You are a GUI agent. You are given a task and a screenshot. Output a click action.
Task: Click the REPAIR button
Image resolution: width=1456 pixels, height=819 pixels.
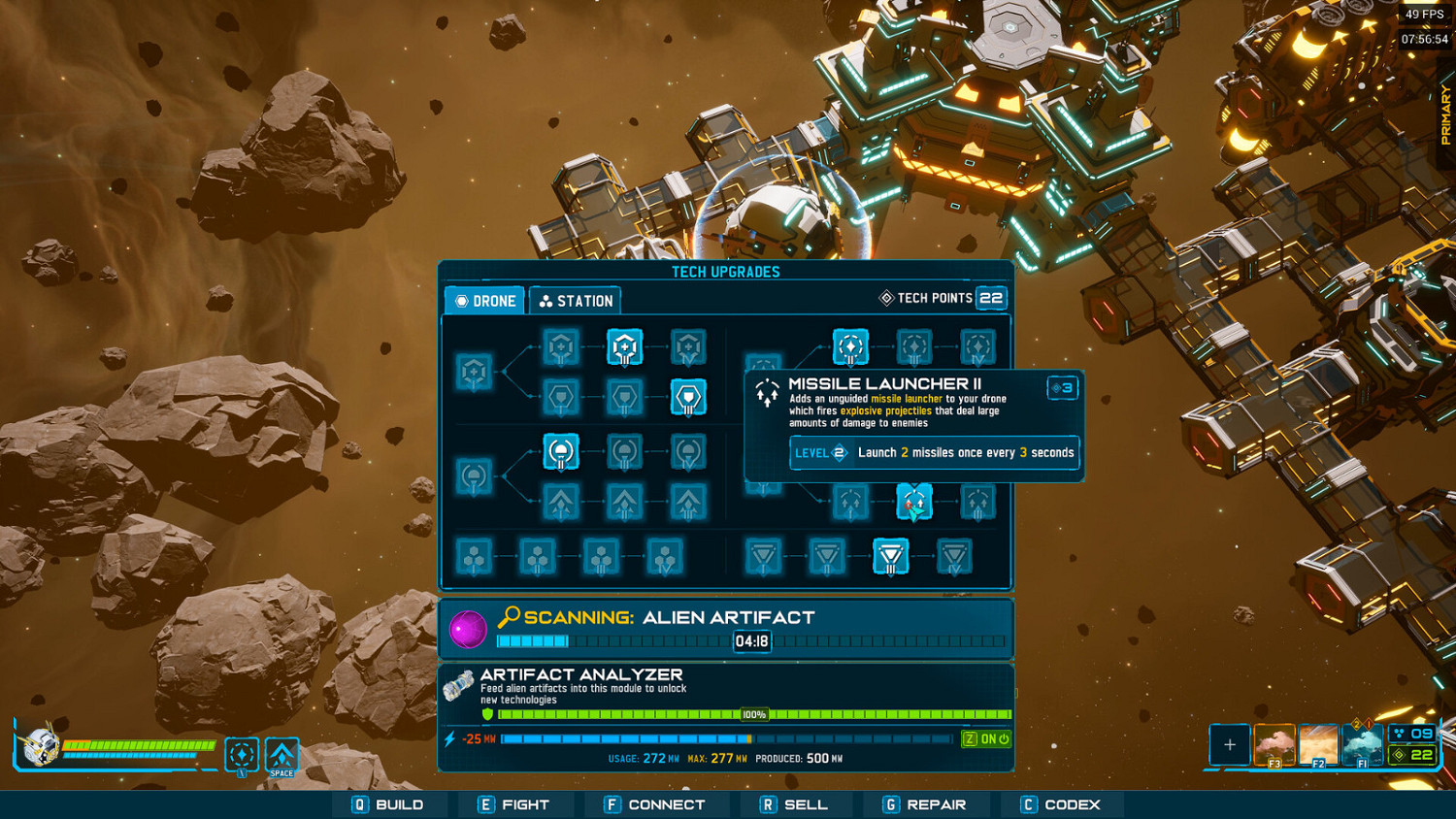click(927, 803)
